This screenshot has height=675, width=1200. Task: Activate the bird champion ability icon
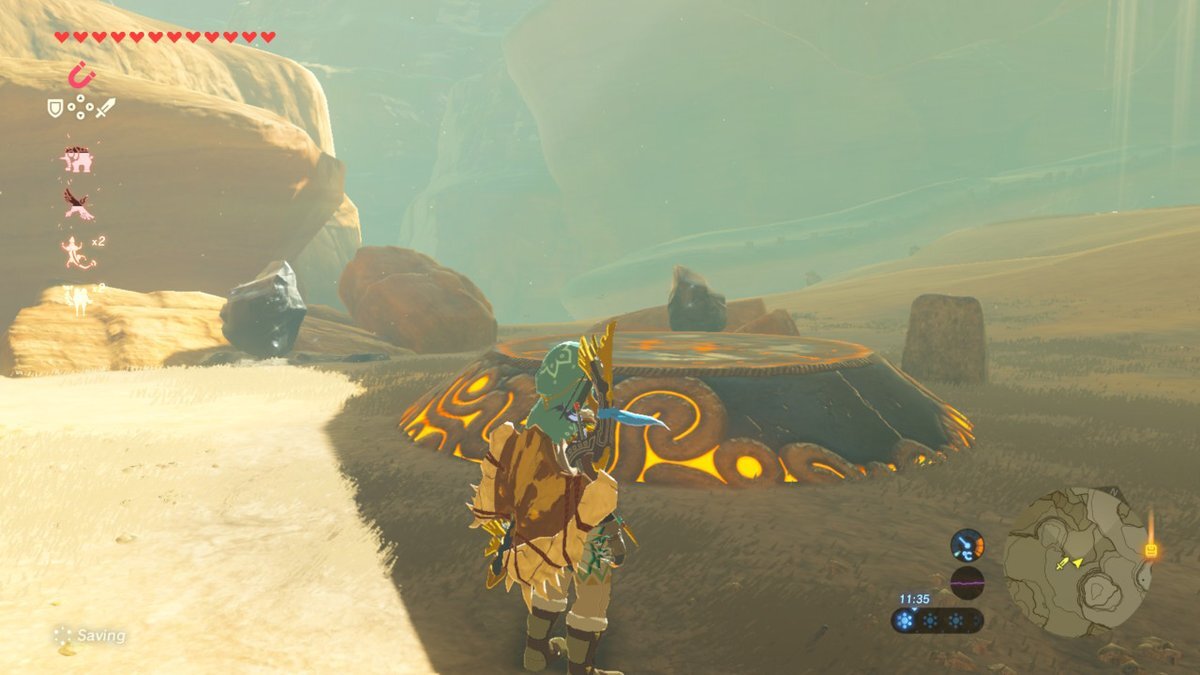click(78, 204)
